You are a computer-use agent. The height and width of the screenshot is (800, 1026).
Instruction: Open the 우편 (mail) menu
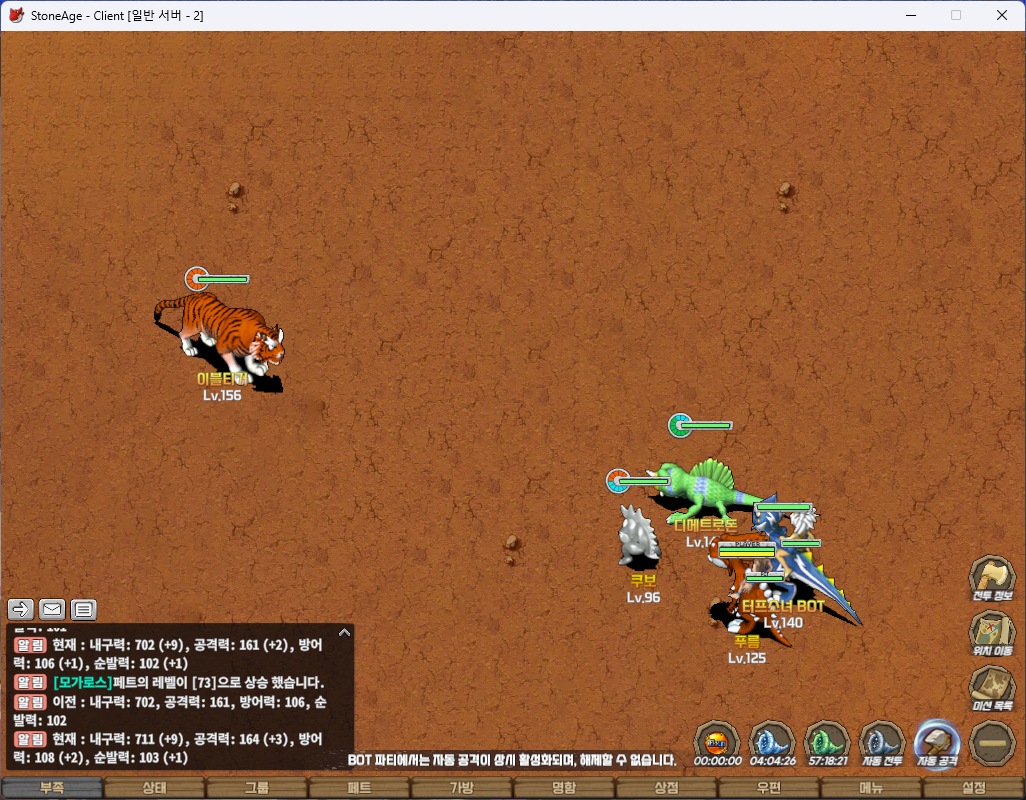pyautogui.click(x=768, y=788)
